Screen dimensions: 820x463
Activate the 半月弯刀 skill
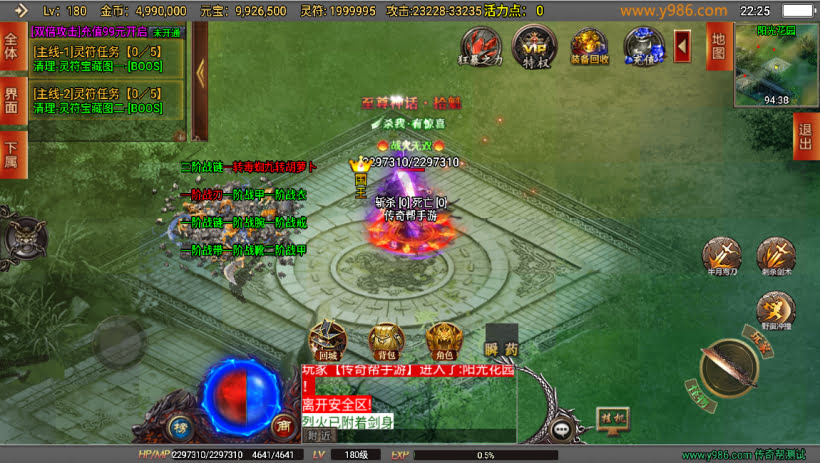coord(720,256)
